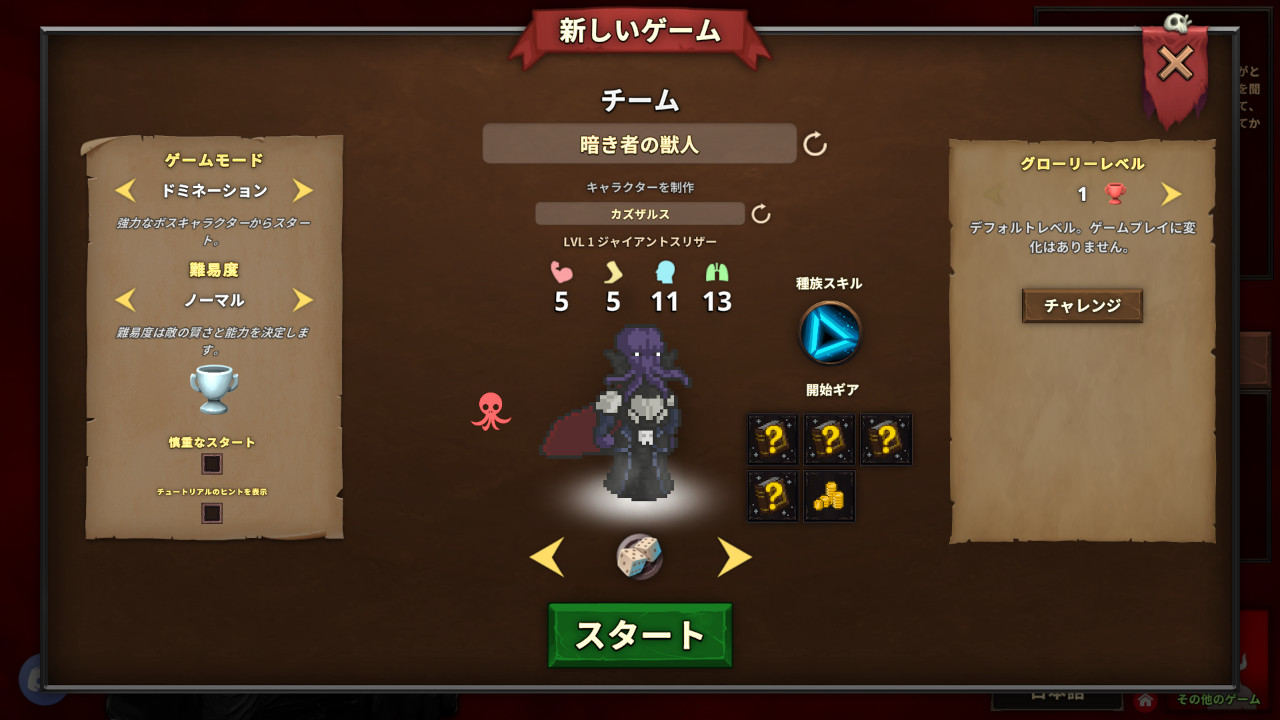Reroll the character name カズサルス

pyautogui.click(x=762, y=213)
